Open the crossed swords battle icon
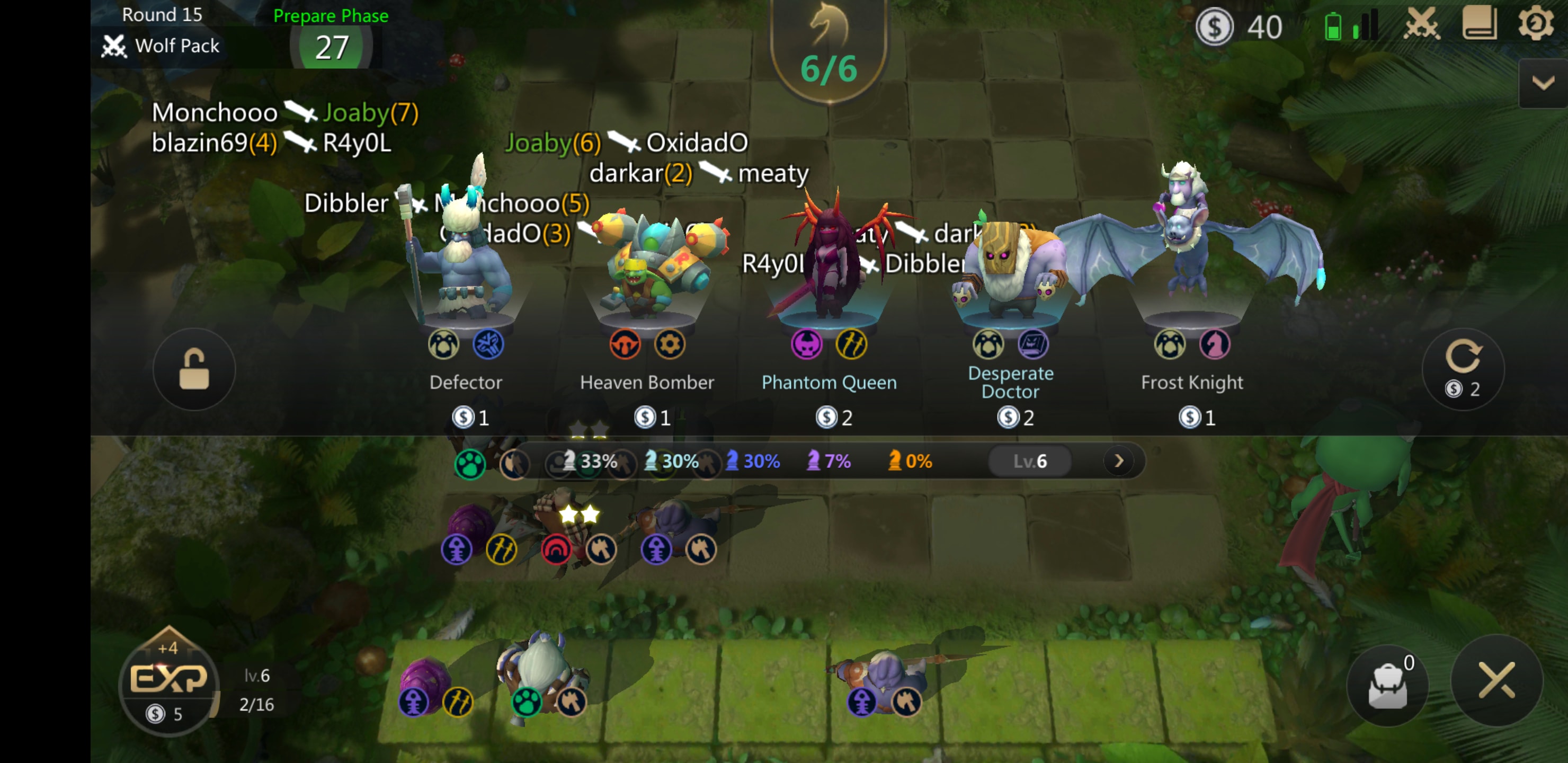The height and width of the screenshot is (763, 1568). click(x=1421, y=25)
